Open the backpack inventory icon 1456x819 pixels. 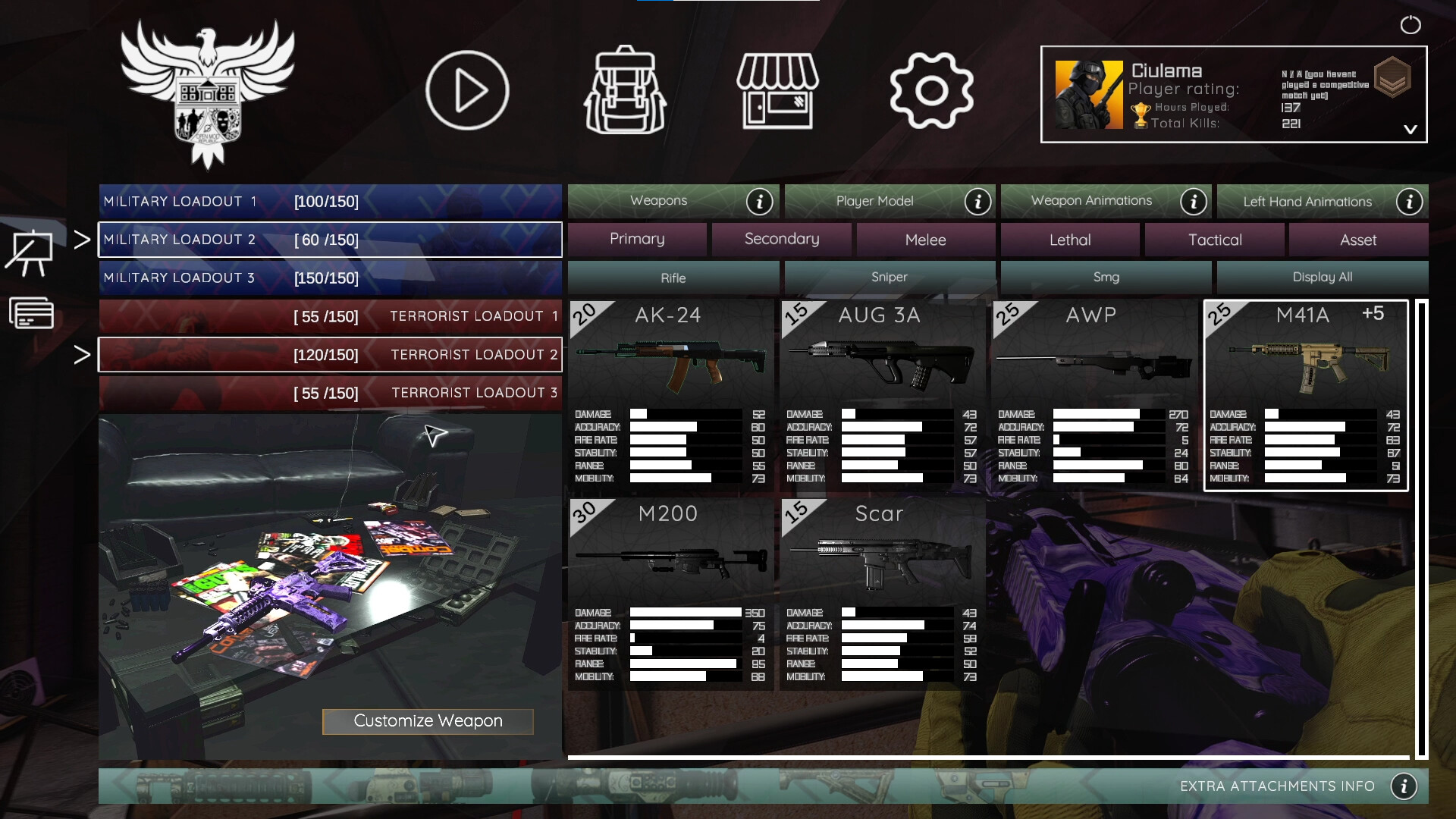click(625, 89)
